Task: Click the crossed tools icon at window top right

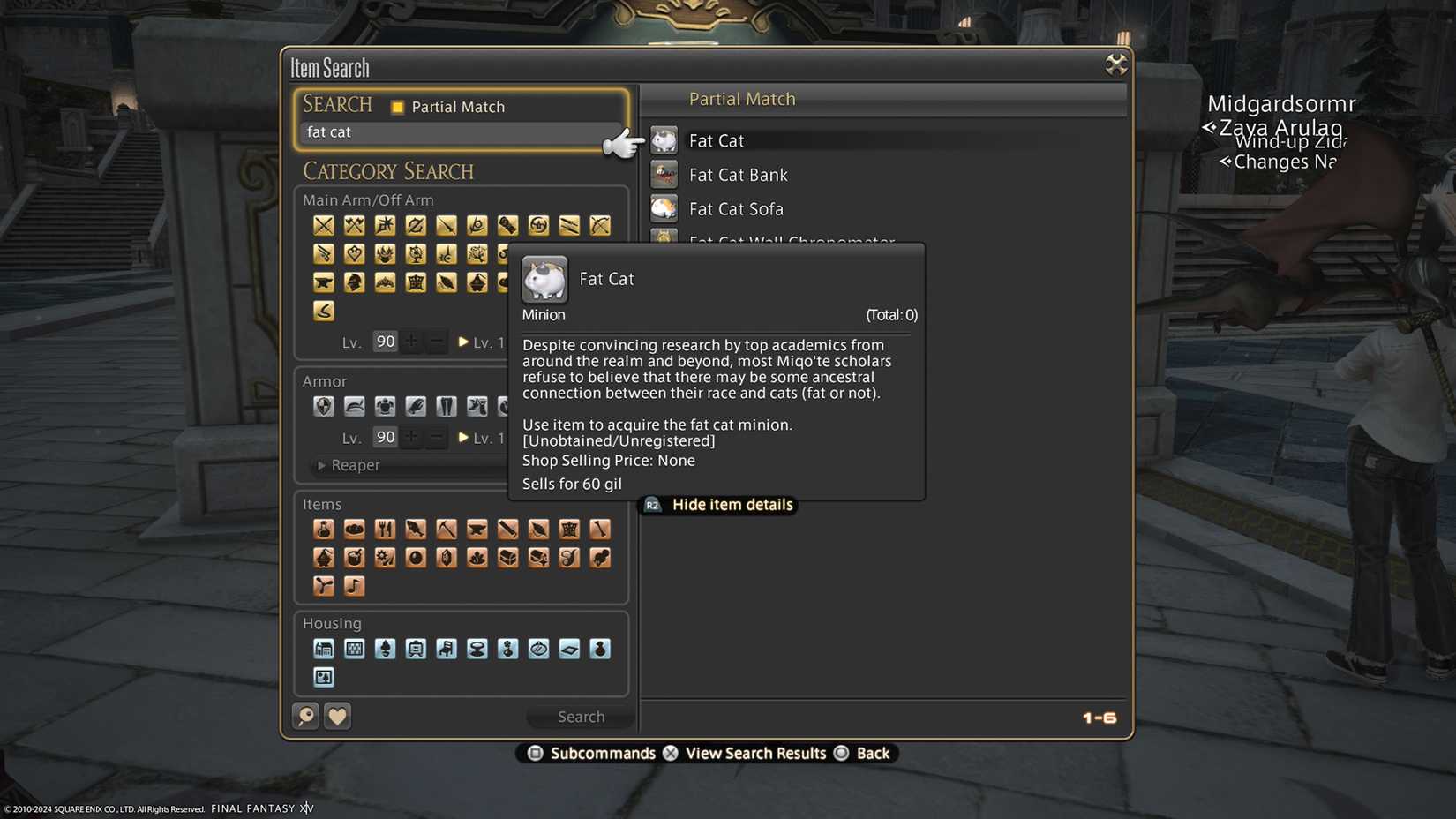Action: 1115,64
